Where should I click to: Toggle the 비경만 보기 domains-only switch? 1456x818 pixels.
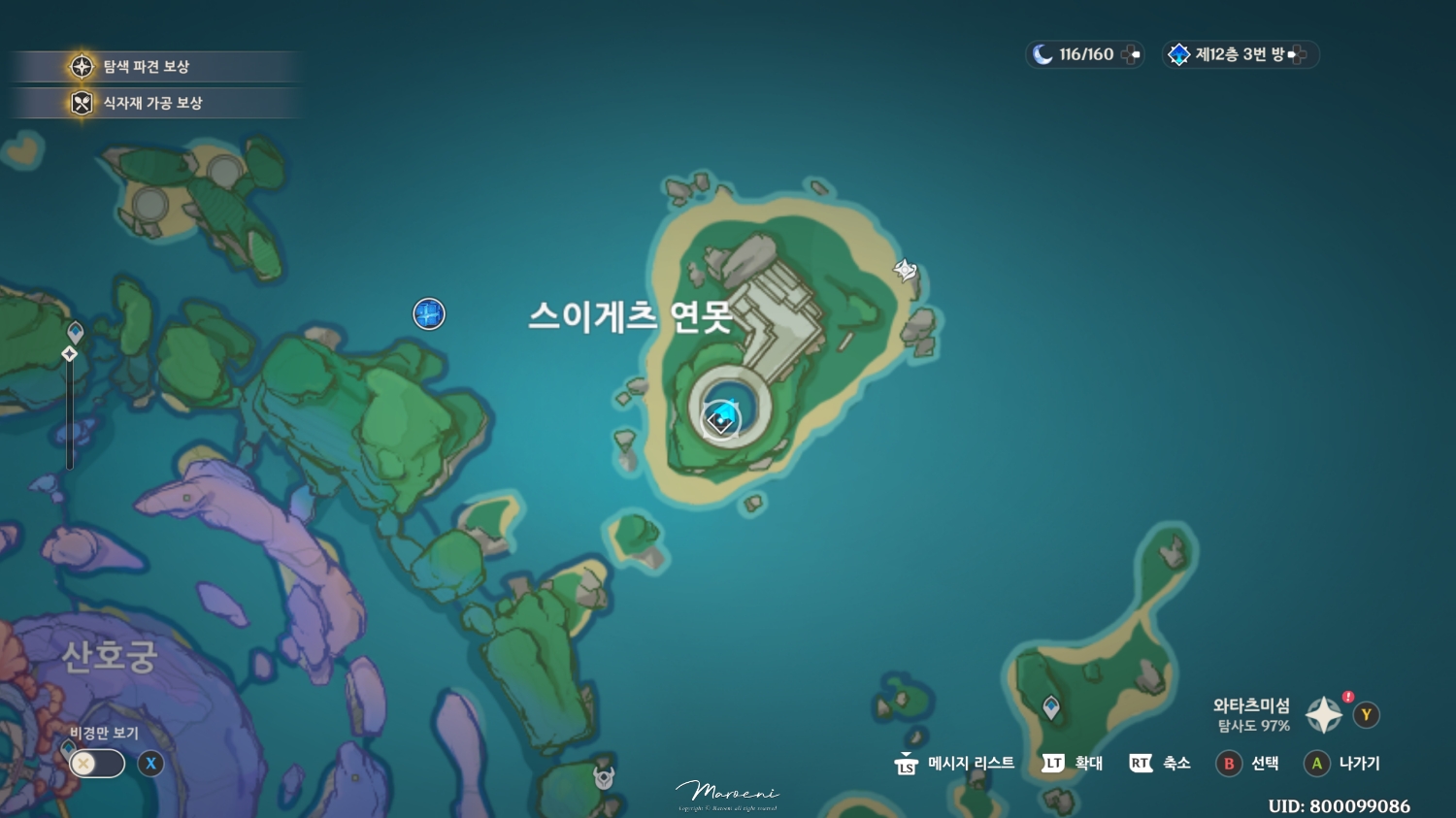94,764
